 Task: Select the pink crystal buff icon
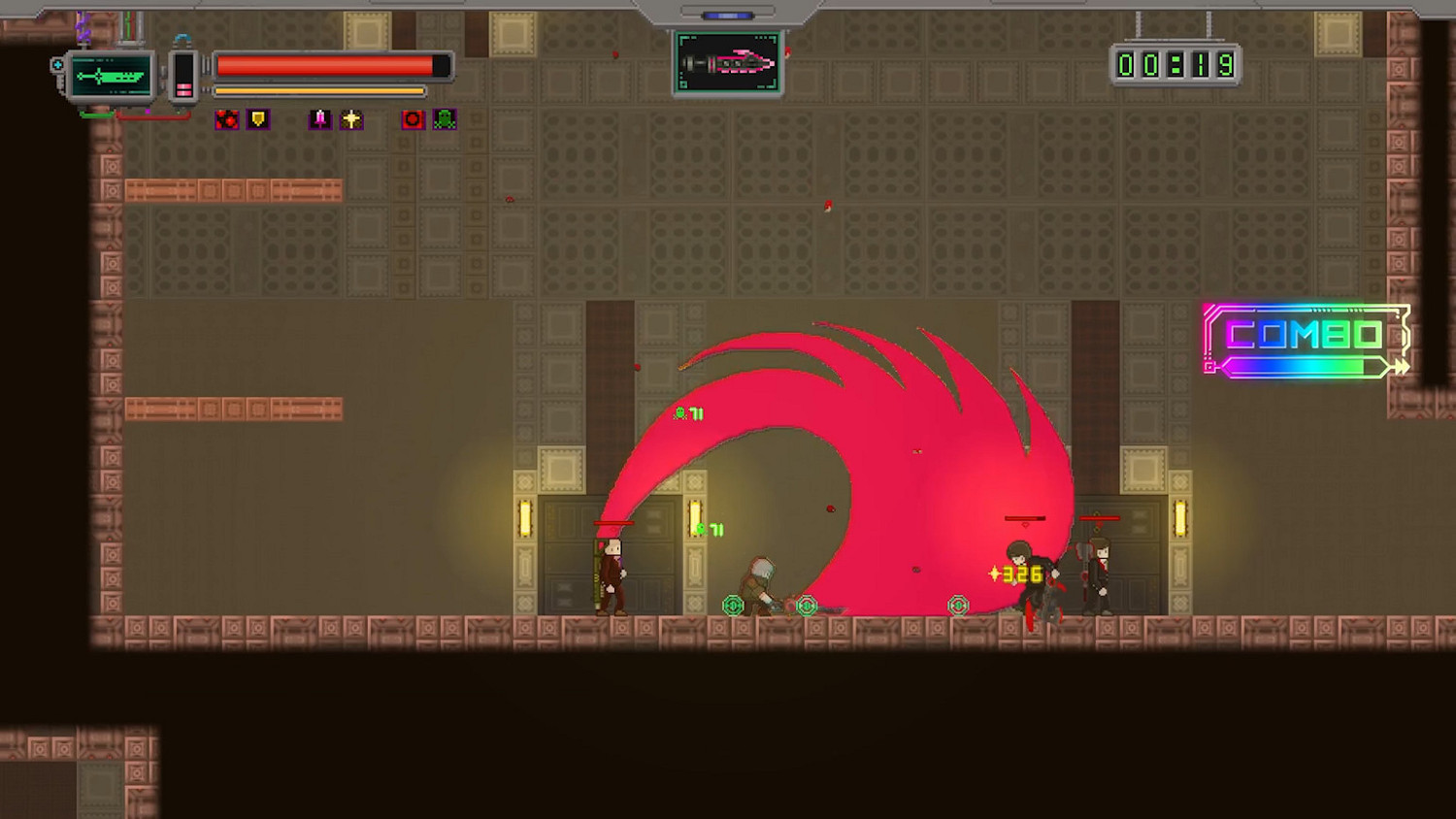click(321, 119)
